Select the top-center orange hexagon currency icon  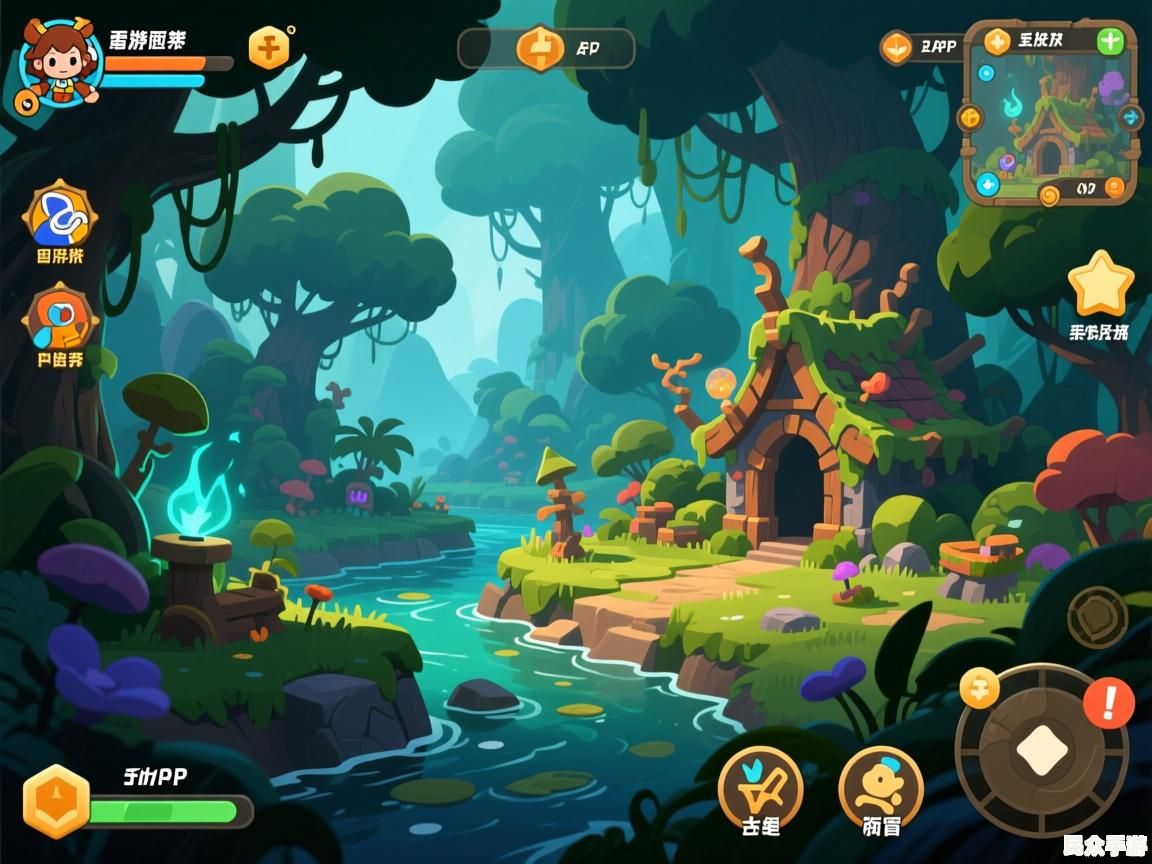[x=539, y=47]
